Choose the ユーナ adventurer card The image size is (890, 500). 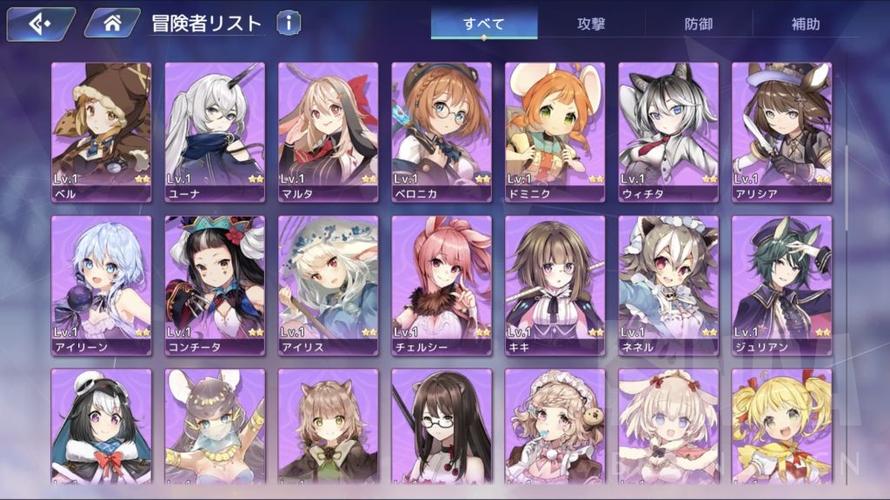click(215, 132)
